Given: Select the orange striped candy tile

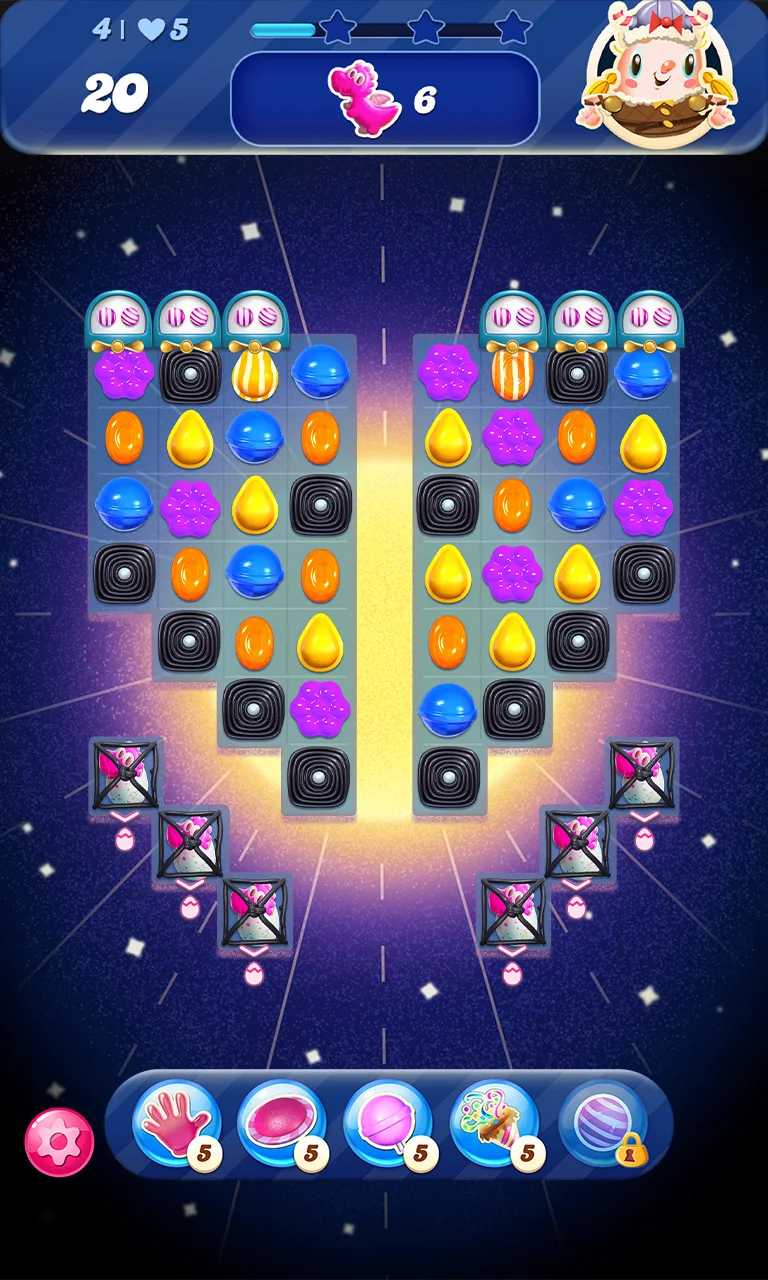Looking at the screenshot, I should point(512,373).
